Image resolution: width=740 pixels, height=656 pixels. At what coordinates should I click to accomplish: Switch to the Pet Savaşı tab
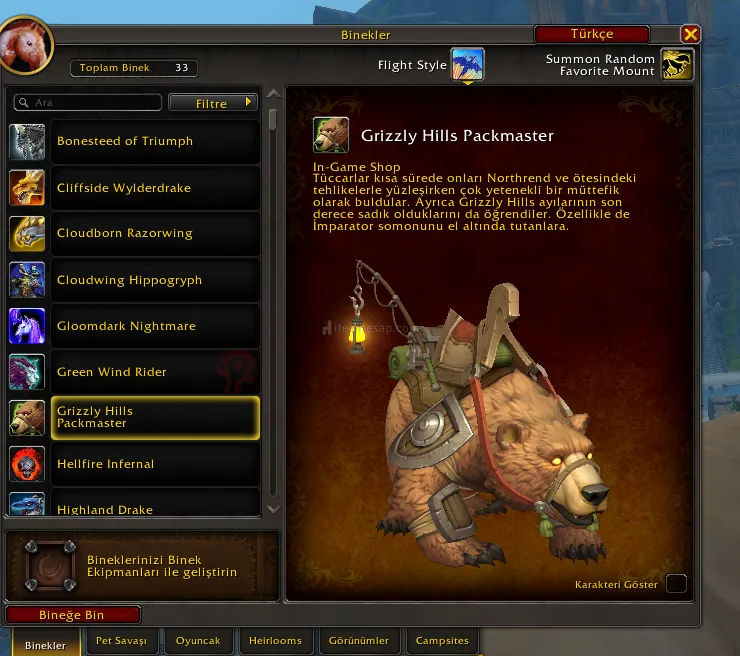coord(121,640)
